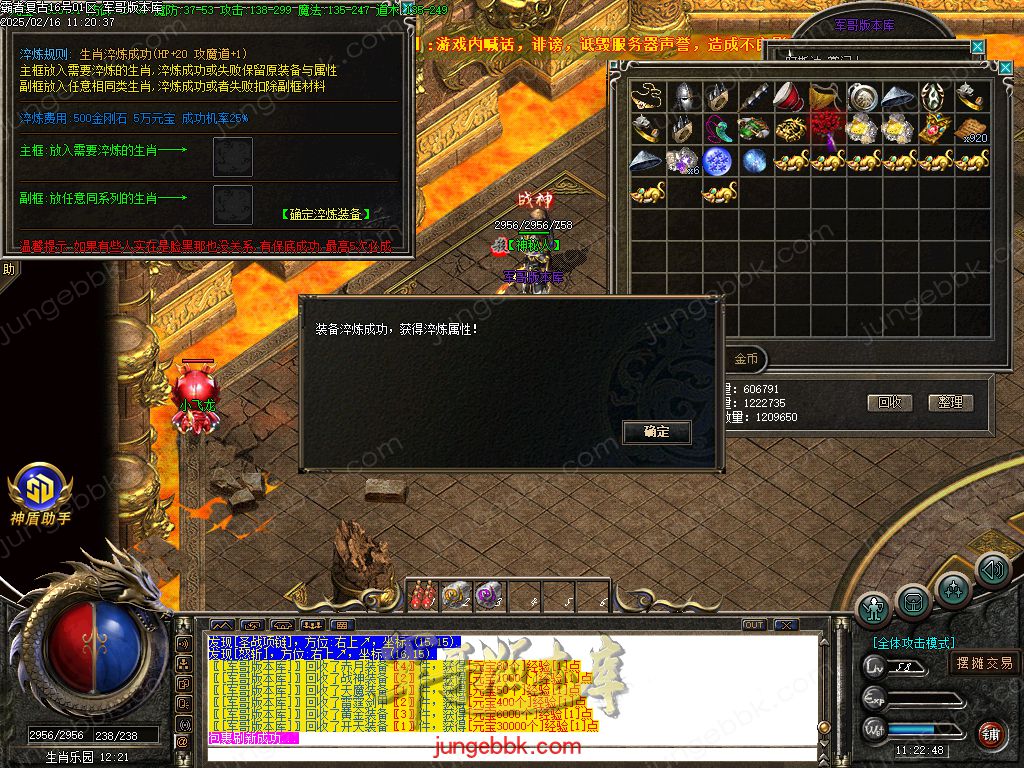Click the 全体攻击模式 attack mode label
Viewport: 1024px width, 768px height.
(913, 643)
